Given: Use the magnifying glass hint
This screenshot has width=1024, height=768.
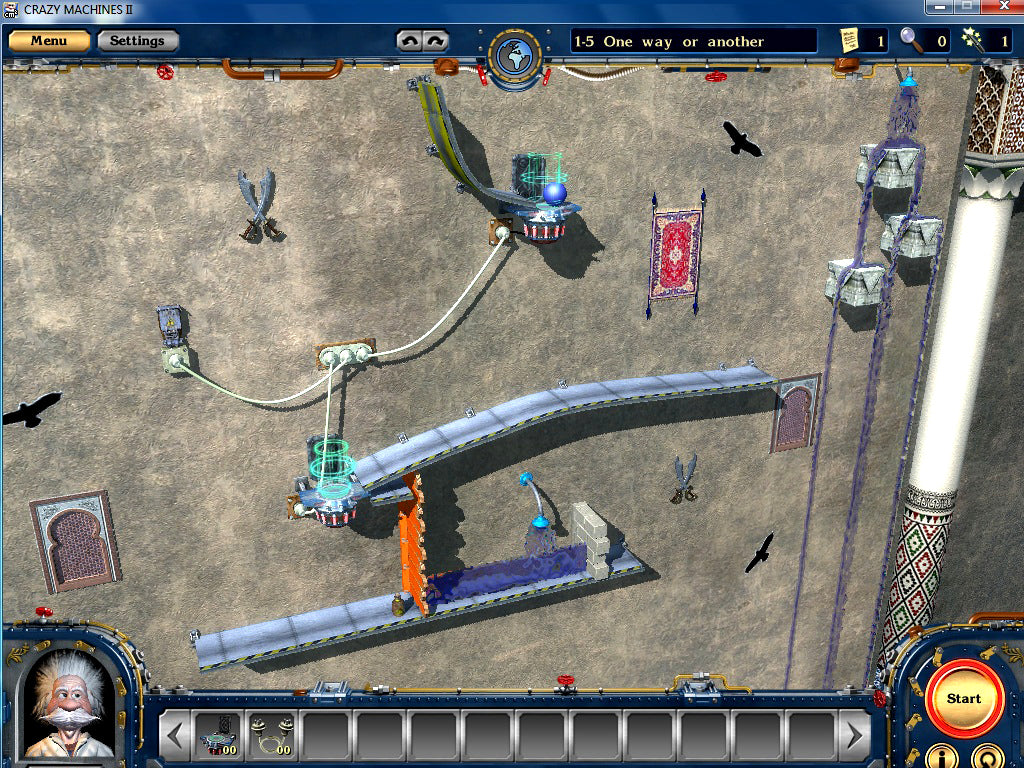Looking at the screenshot, I should [910, 40].
